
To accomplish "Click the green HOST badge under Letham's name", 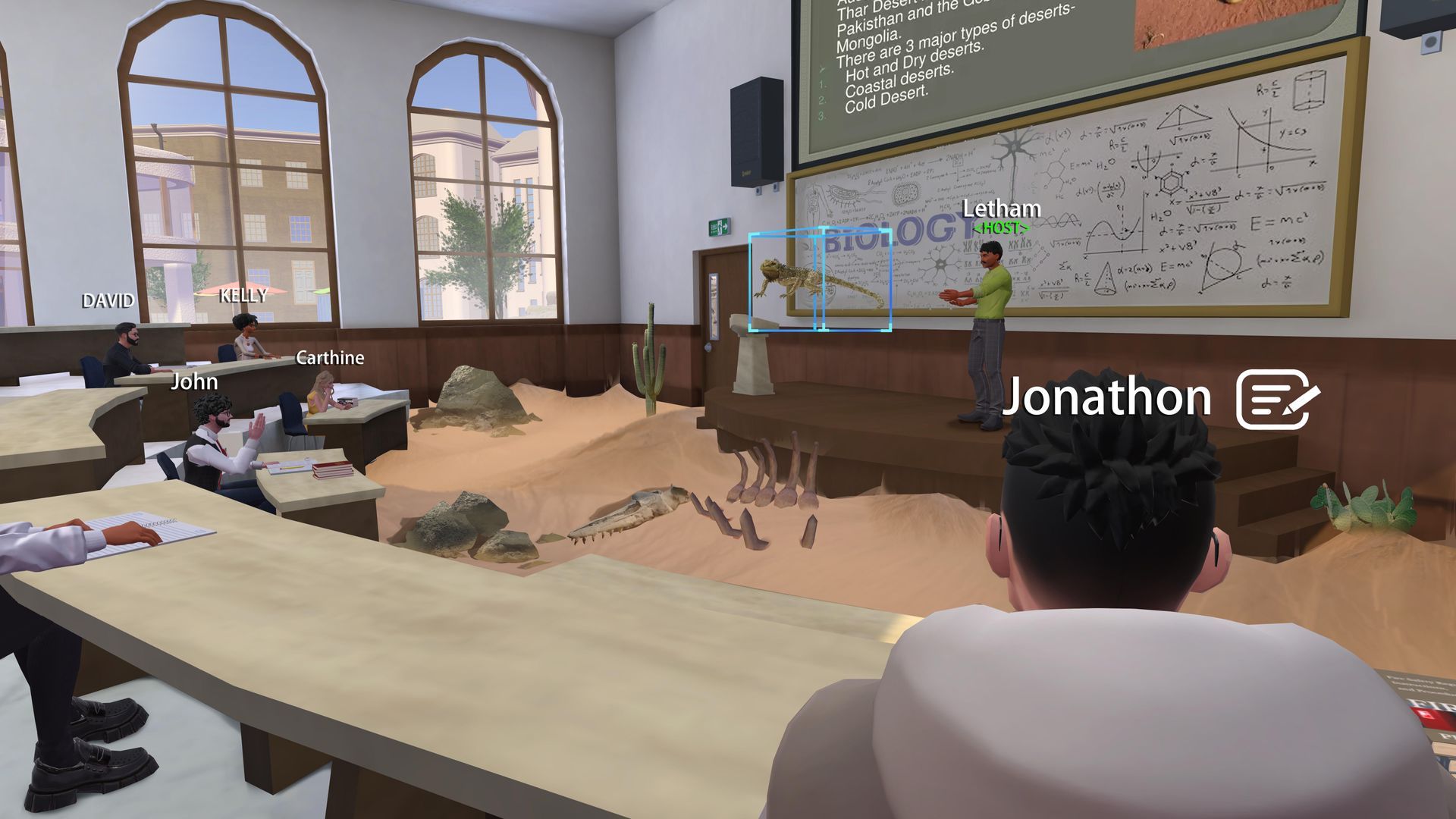I will 1002,227.
